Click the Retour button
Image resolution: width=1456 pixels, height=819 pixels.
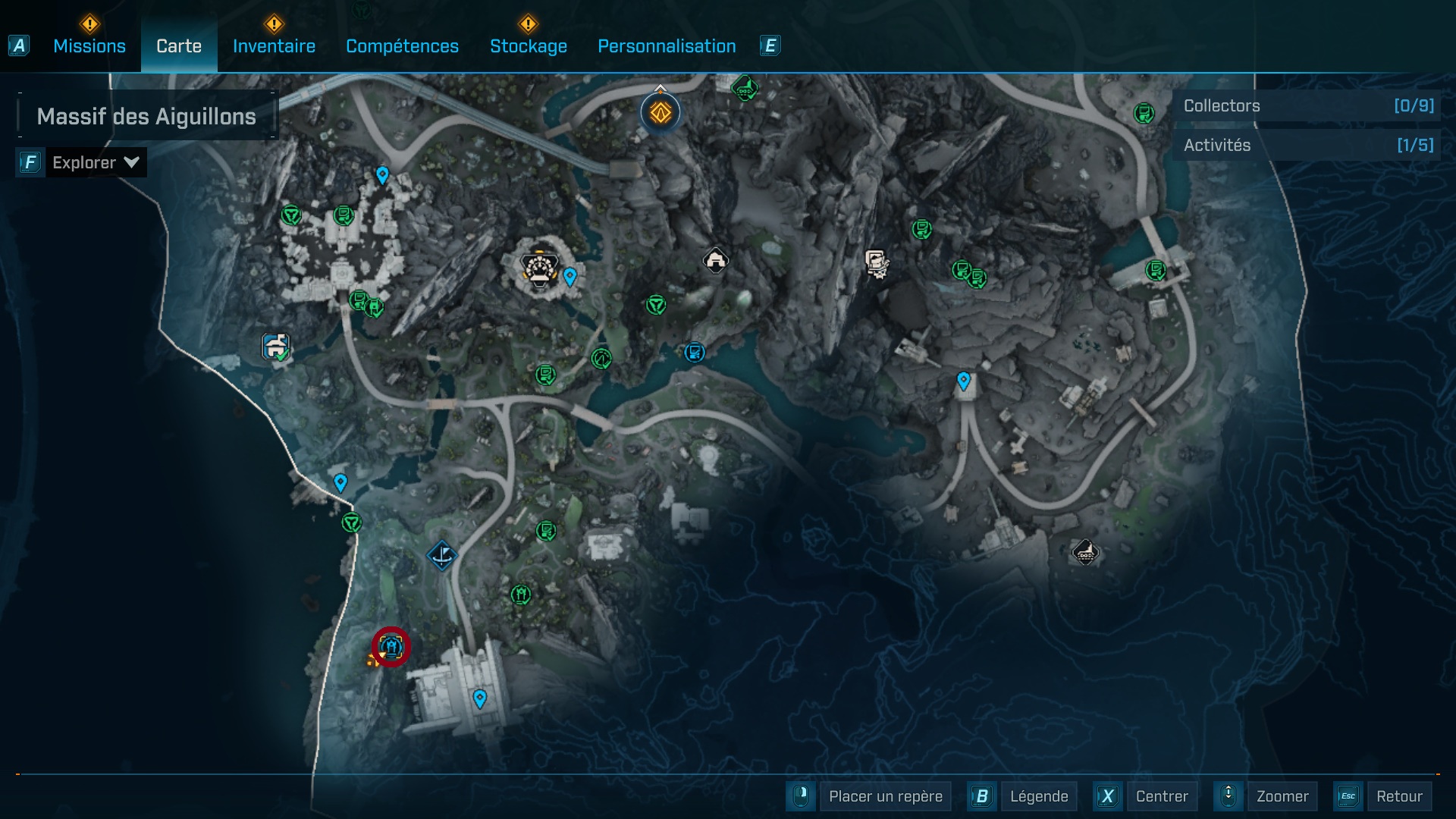click(1399, 796)
